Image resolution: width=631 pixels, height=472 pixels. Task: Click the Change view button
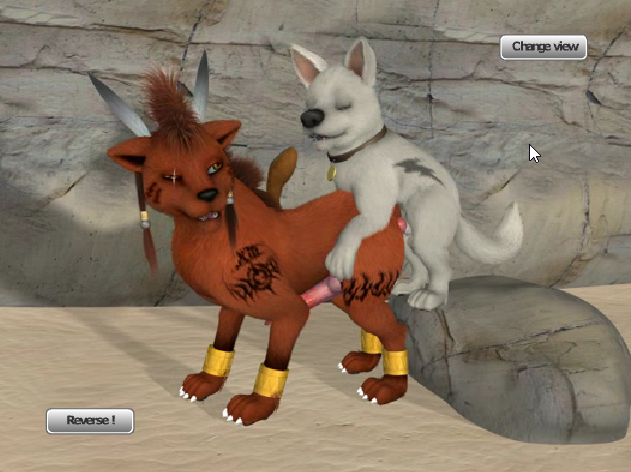pyautogui.click(x=543, y=47)
